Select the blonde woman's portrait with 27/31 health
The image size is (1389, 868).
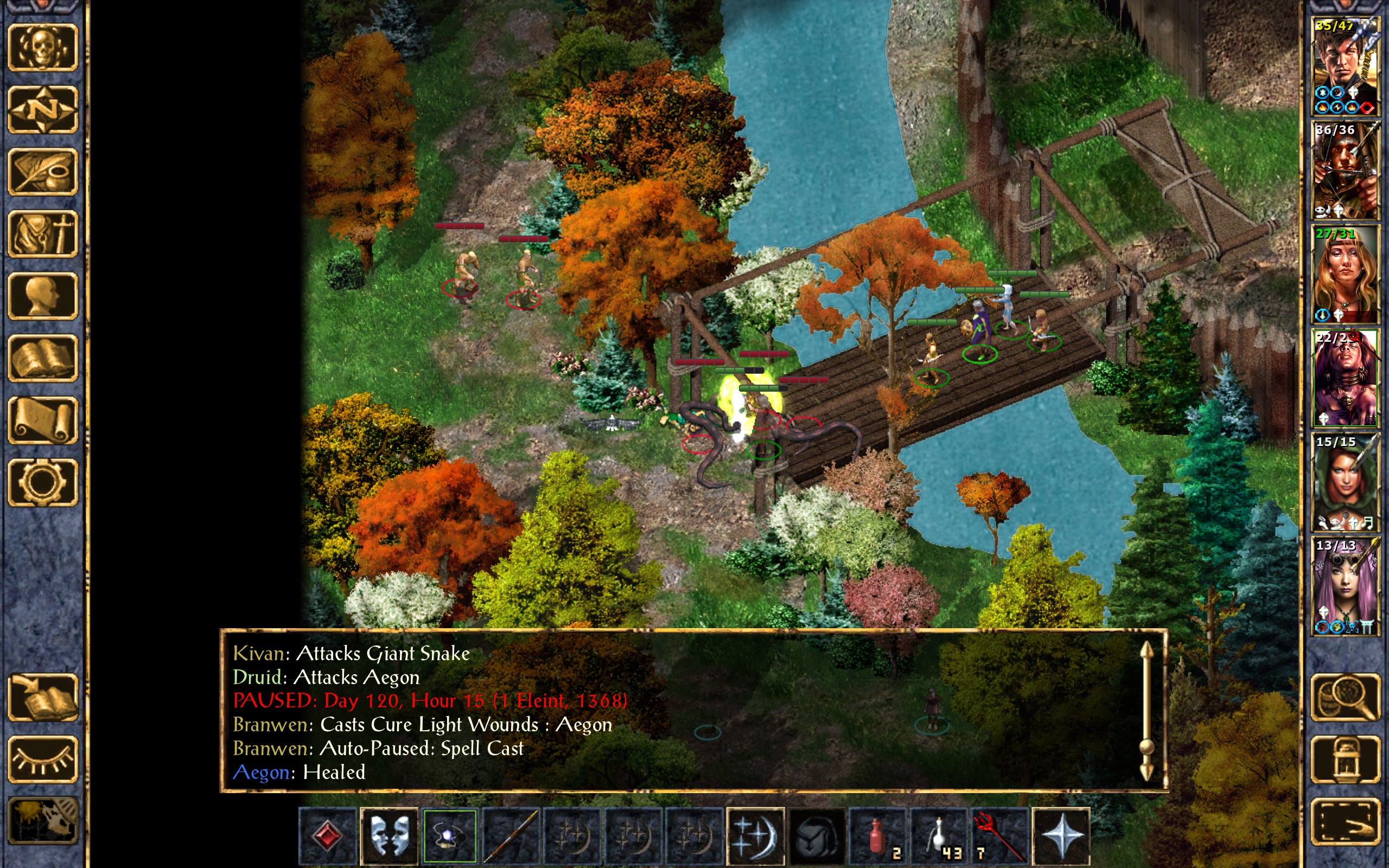point(1345,275)
